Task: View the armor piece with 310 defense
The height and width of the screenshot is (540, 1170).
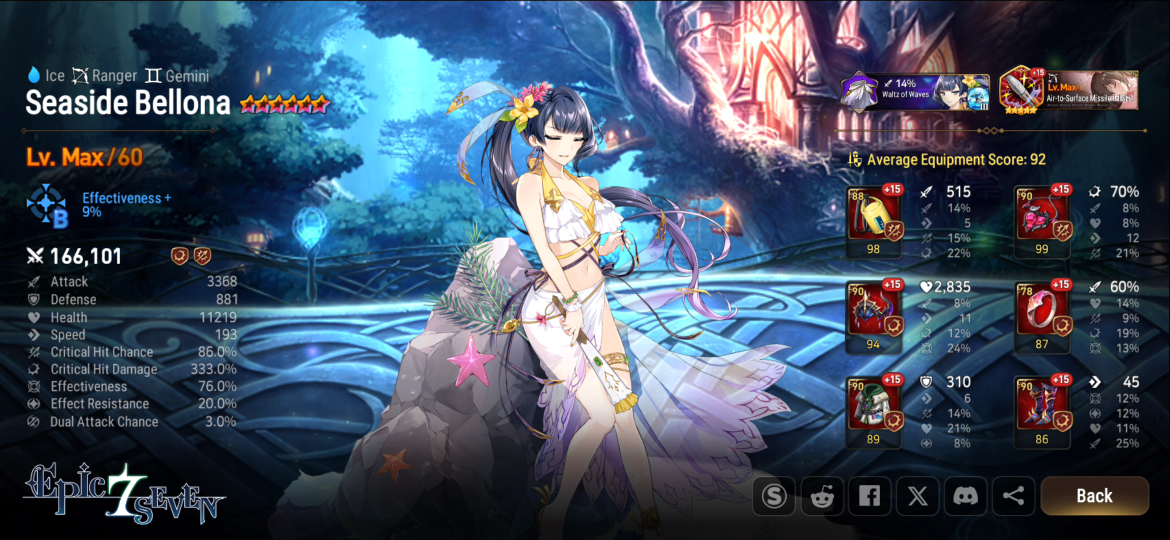Action: [873, 406]
